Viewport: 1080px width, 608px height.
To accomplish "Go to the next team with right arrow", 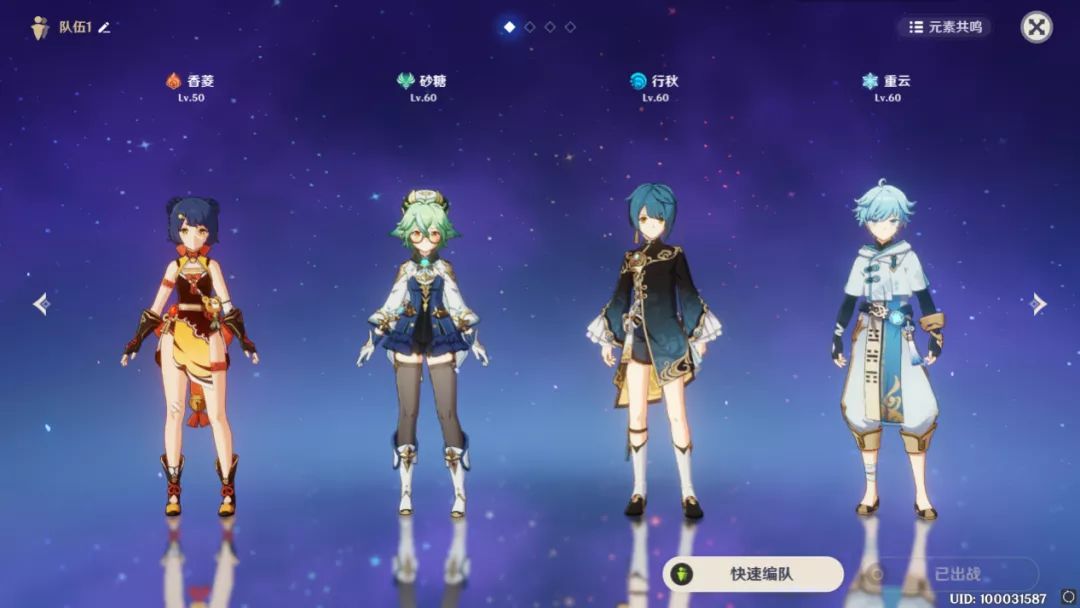I will tap(1039, 304).
